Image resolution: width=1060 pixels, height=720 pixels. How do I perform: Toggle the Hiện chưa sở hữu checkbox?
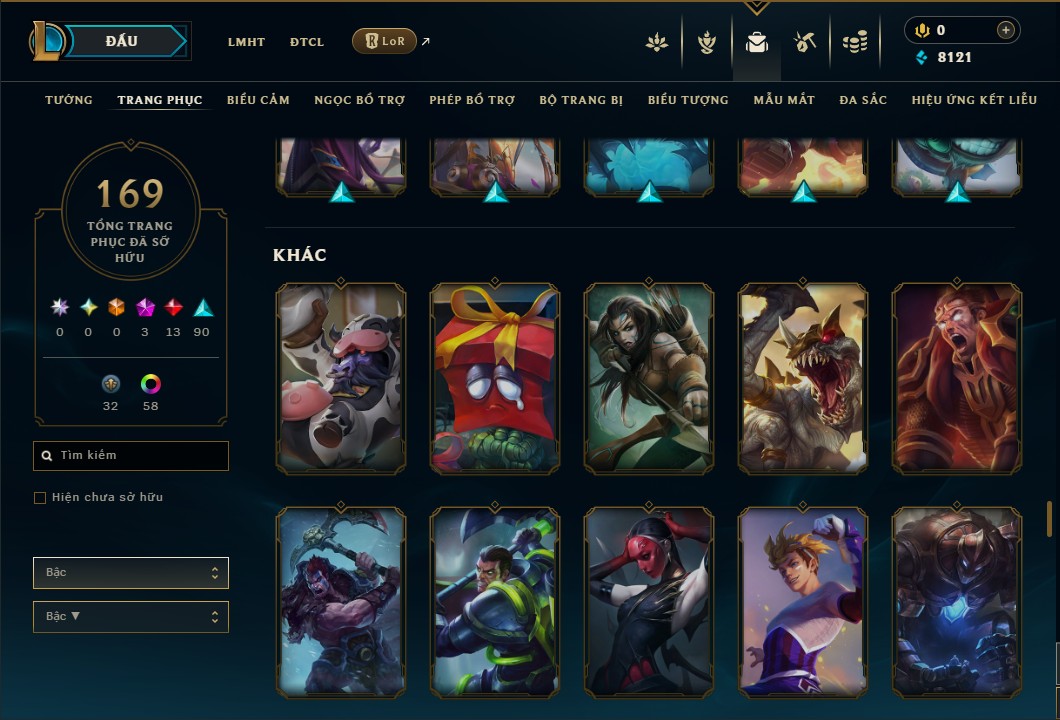coord(40,498)
